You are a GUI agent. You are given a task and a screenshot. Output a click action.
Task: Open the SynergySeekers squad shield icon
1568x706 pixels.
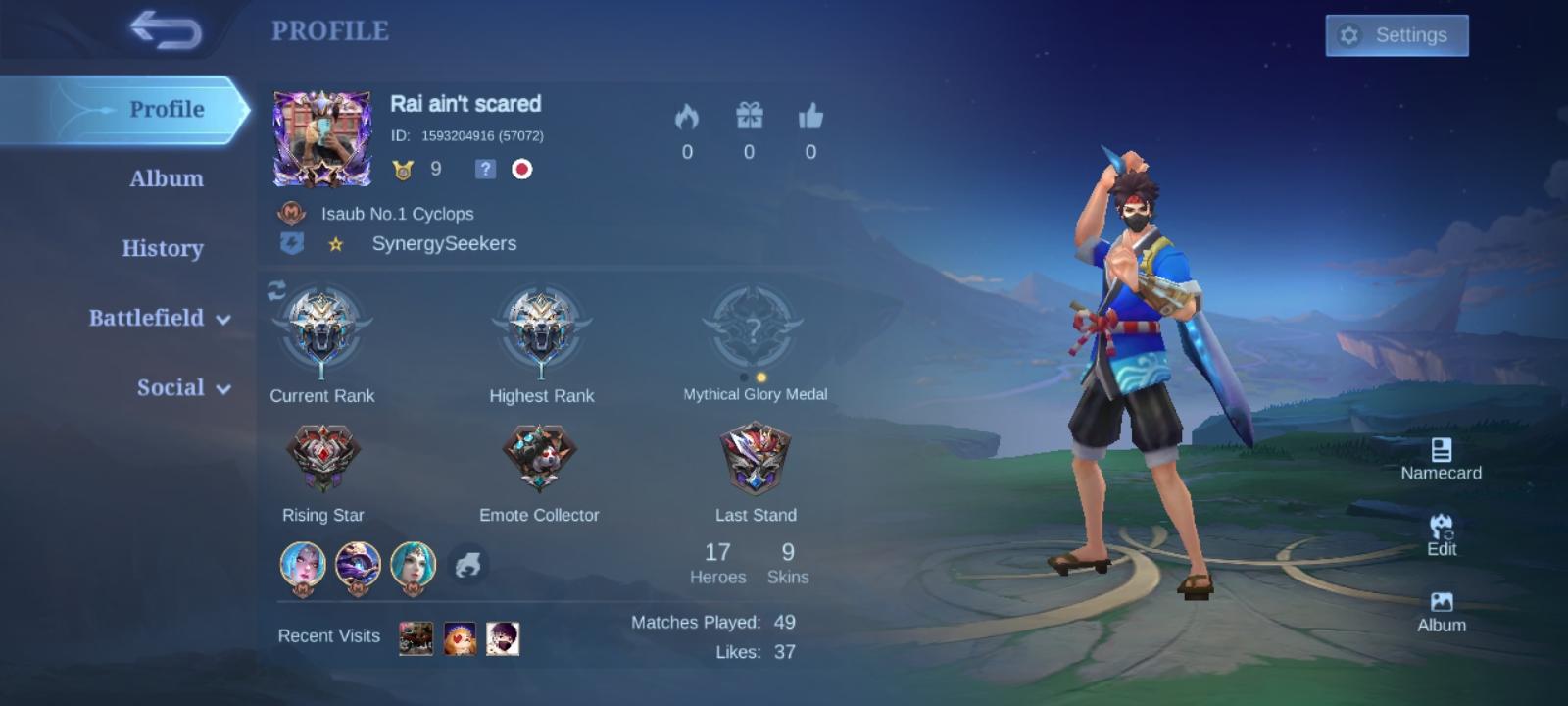point(291,243)
